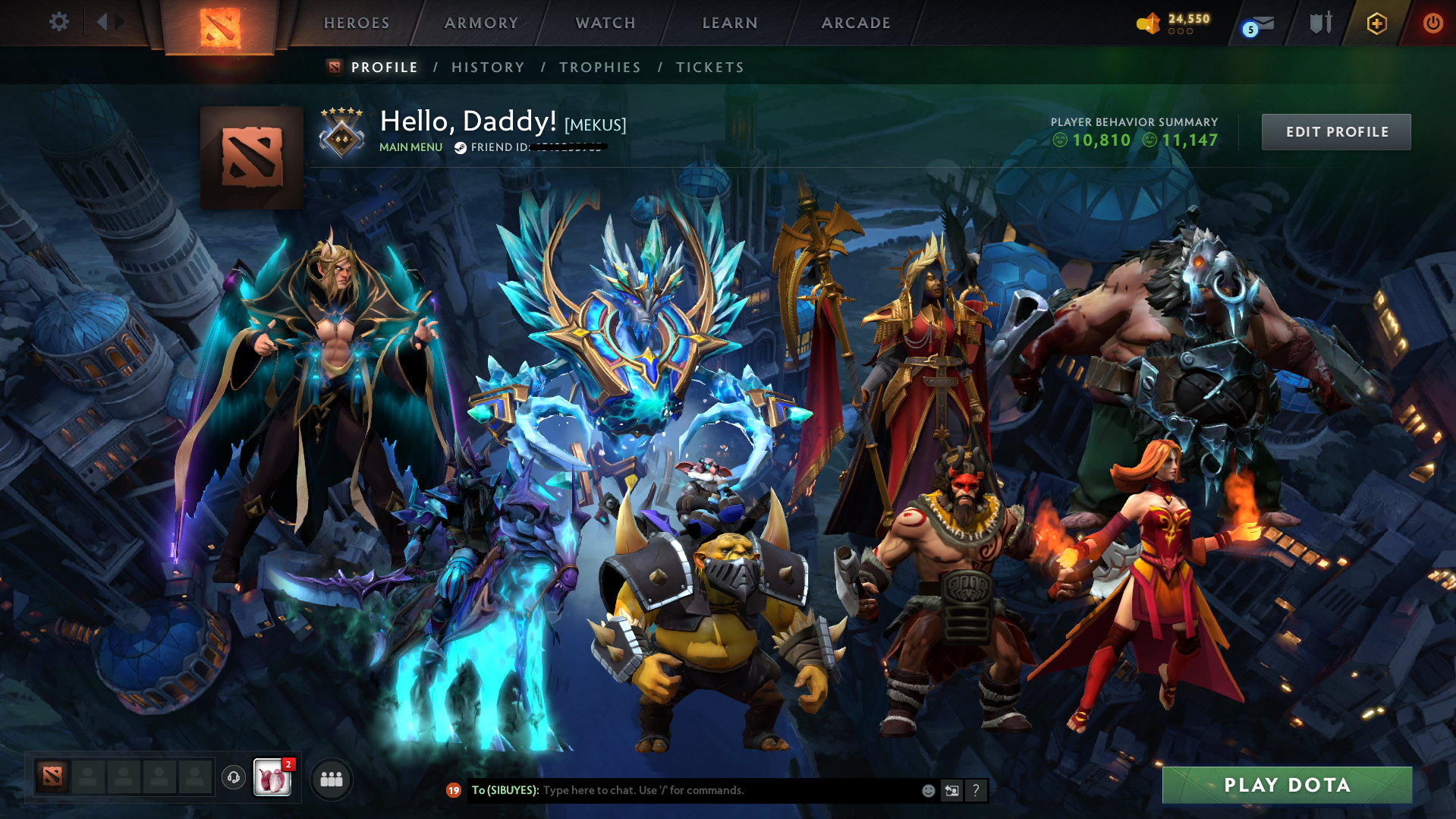Click the chat channel switch icon
The image size is (1456, 819).
(x=952, y=790)
